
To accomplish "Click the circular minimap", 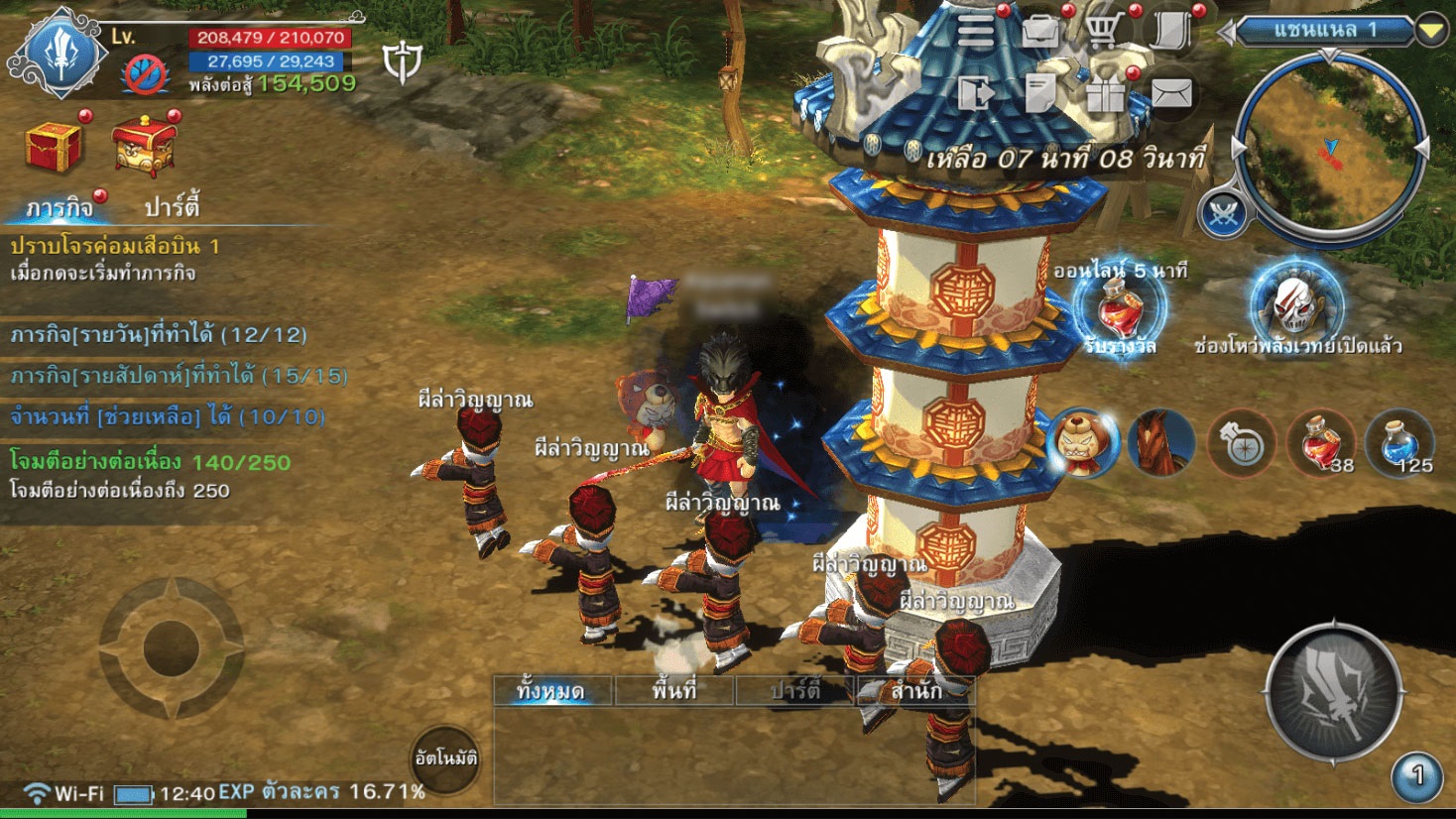I will (1329, 149).
